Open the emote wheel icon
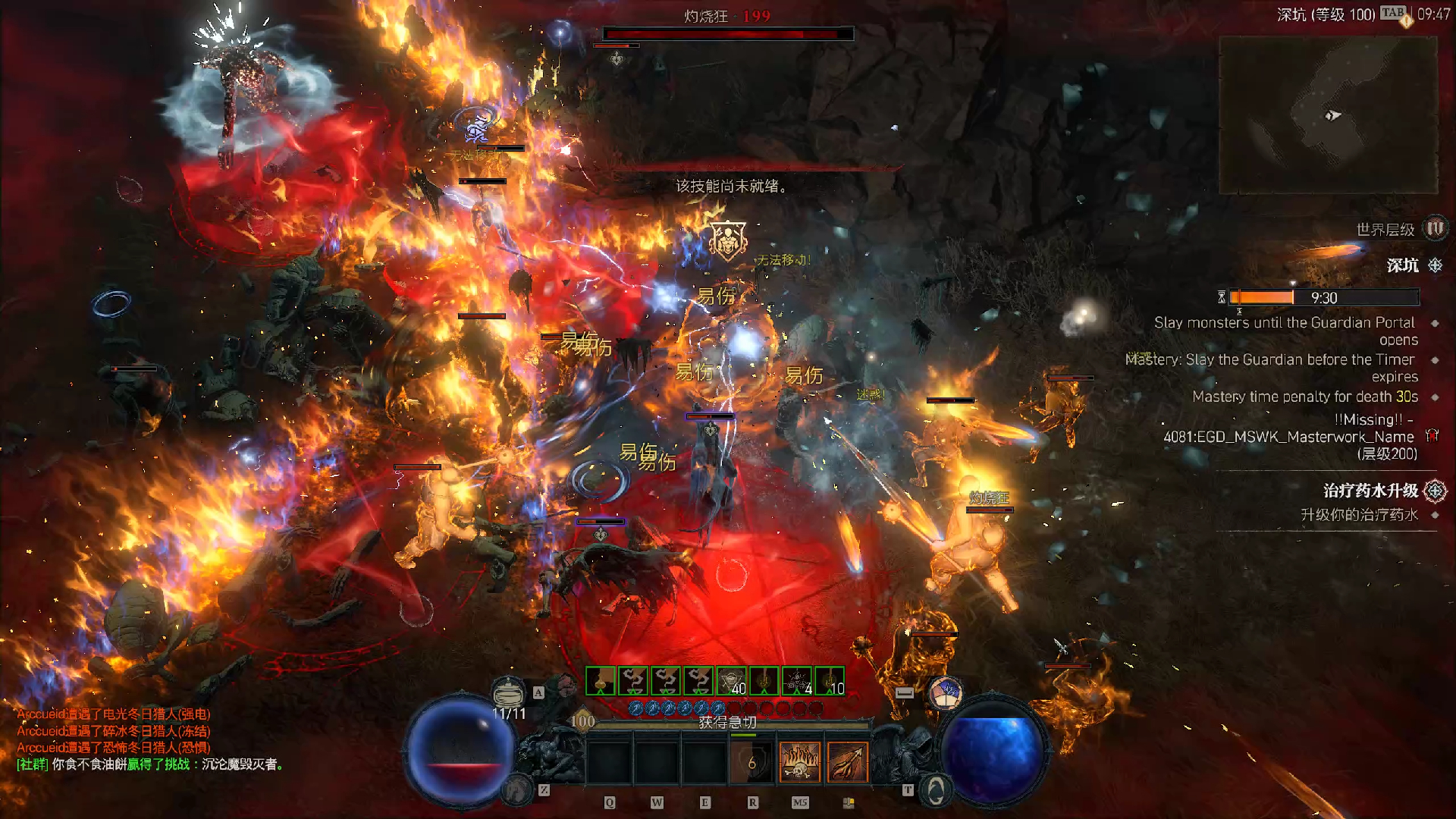This screenshot has height=819, width=1456. (945, 694)
